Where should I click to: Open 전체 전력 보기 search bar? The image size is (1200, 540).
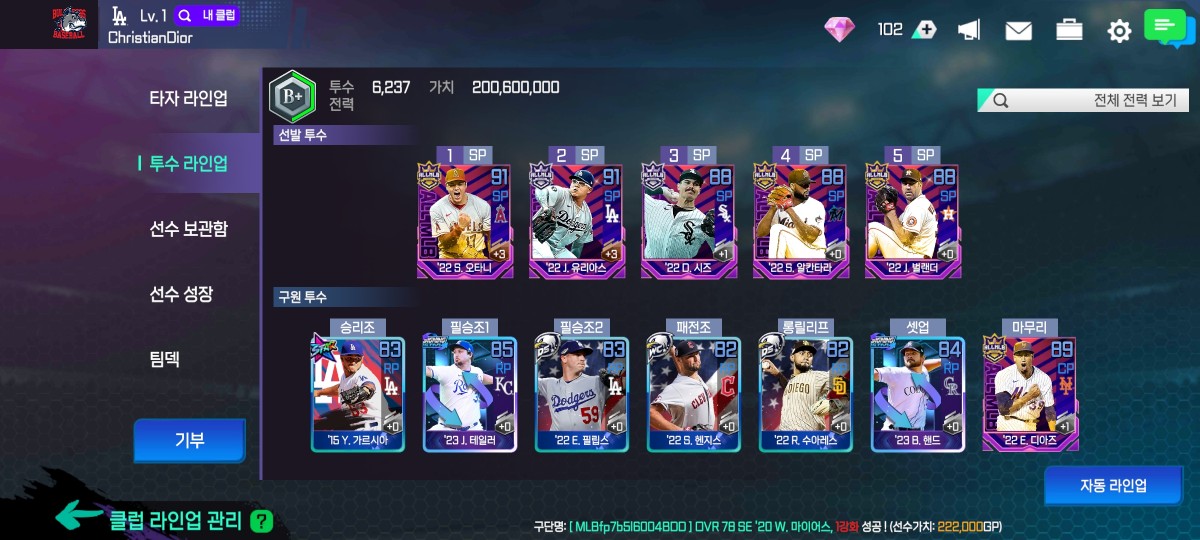pyautogui.click(x=1082, y=100)
